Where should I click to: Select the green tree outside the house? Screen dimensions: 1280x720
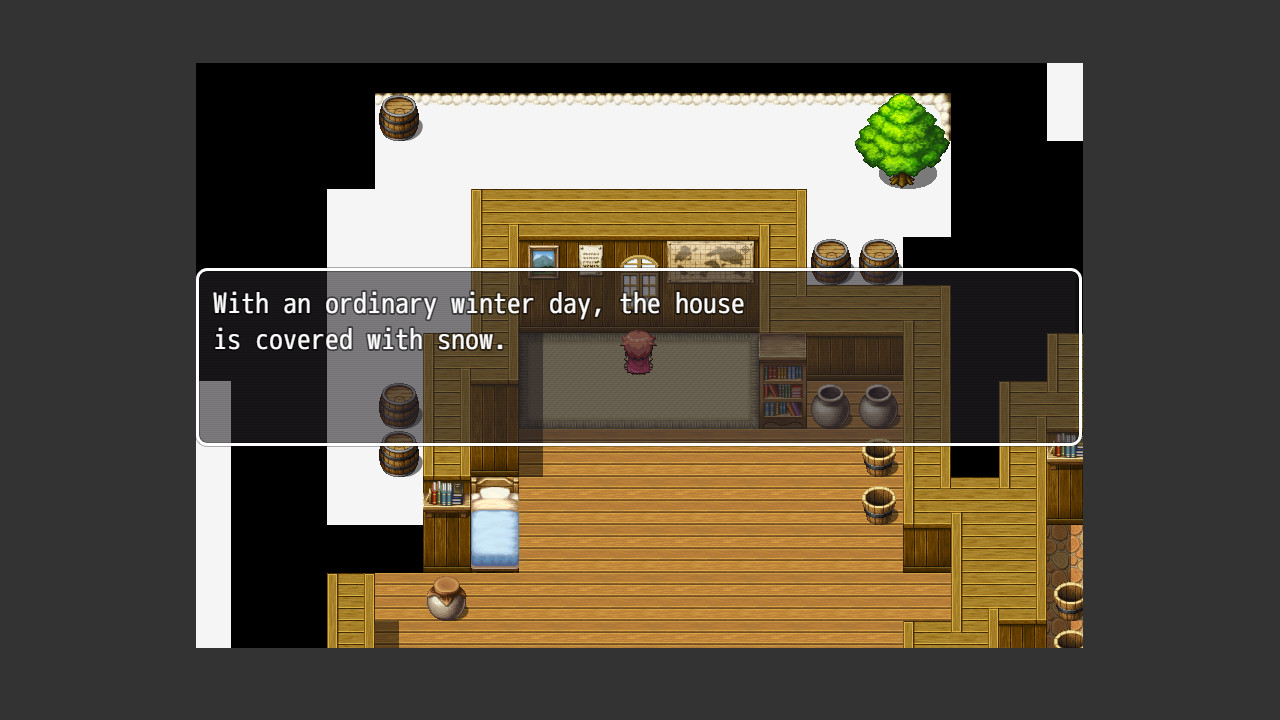(x=903, y=140)
